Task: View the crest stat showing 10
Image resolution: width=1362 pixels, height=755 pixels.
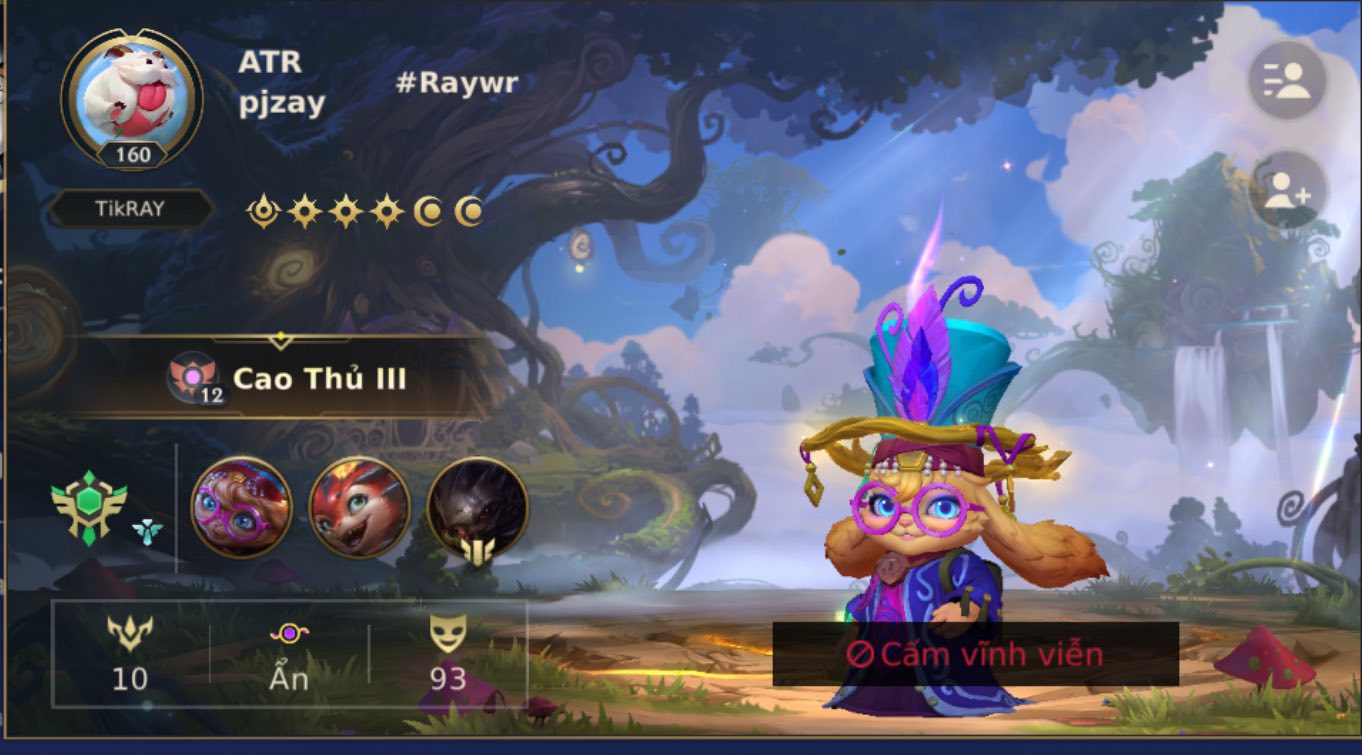Action: 130,655
